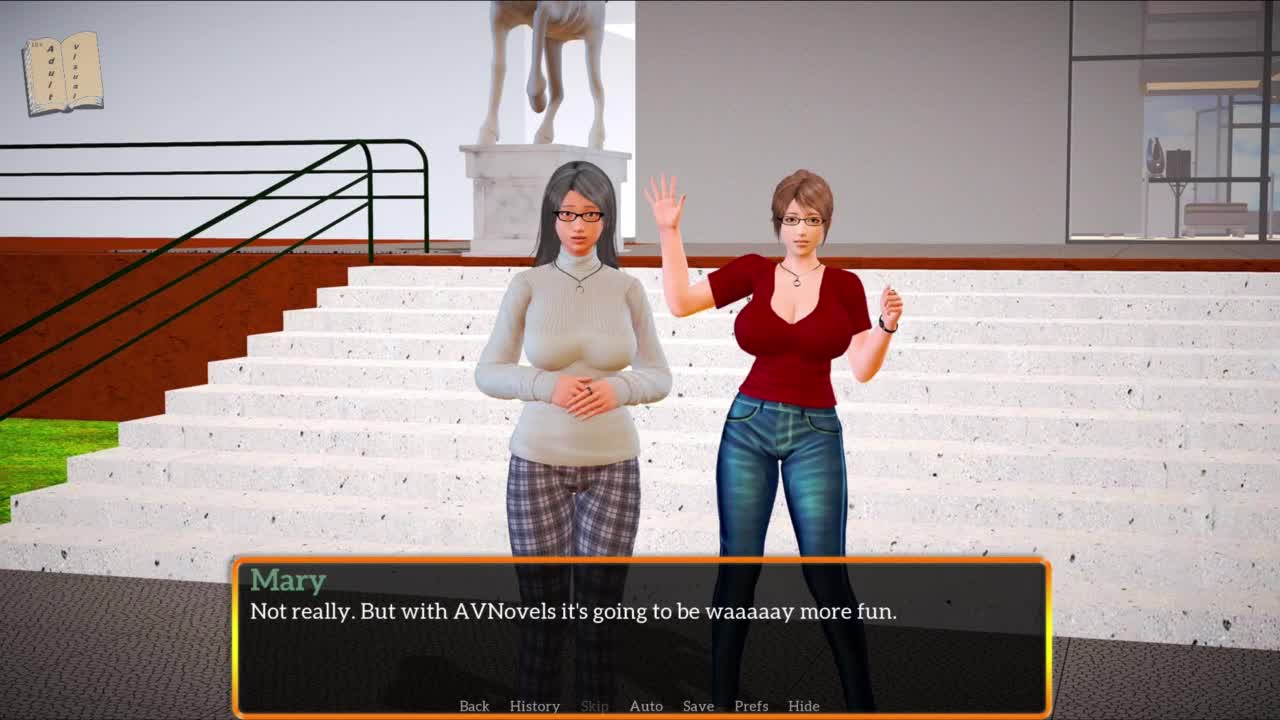Open the Prefs settings
The image size is (1280, 720).
(751, 706)
